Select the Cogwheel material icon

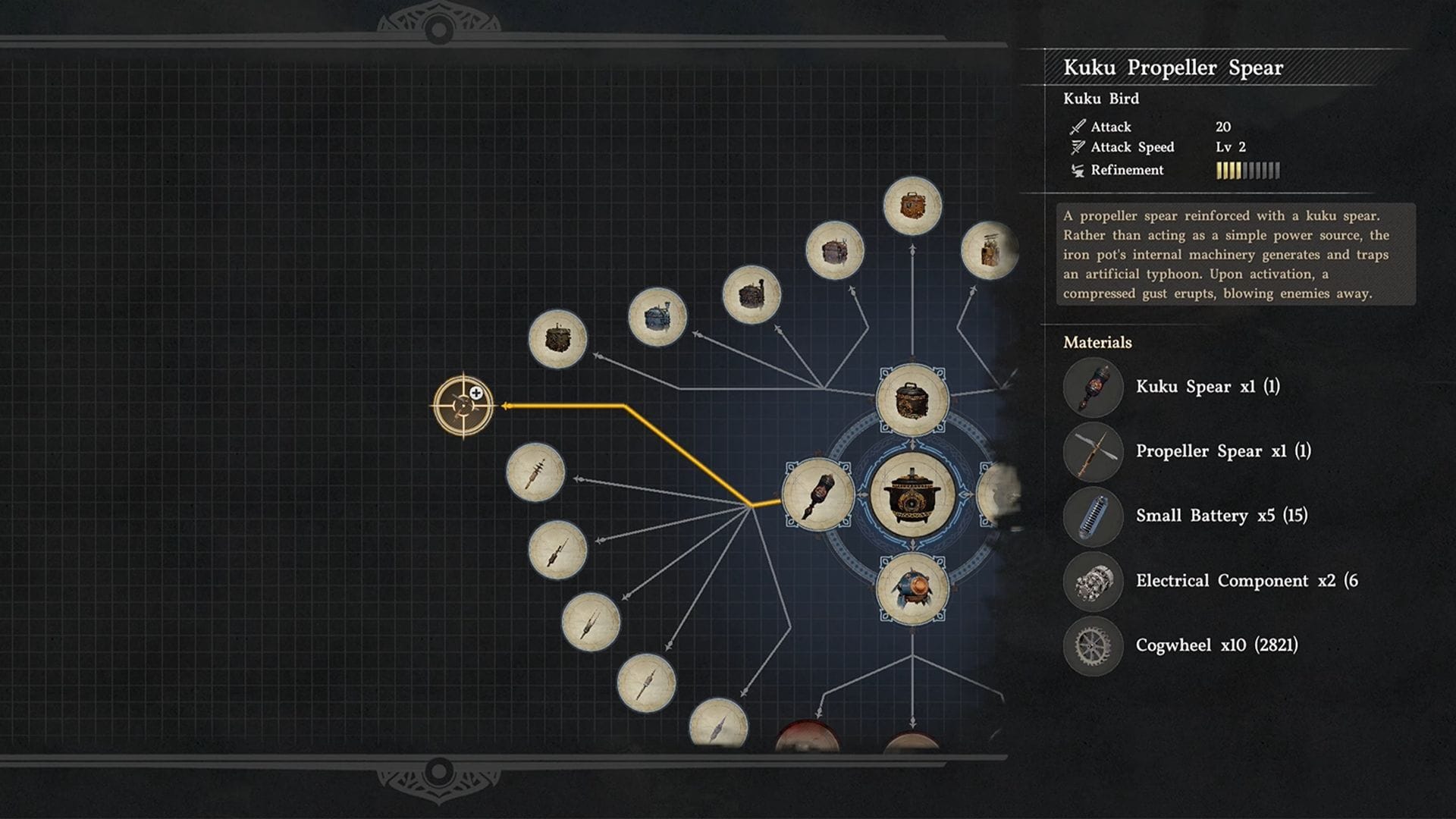click(x=1093, y=646)
